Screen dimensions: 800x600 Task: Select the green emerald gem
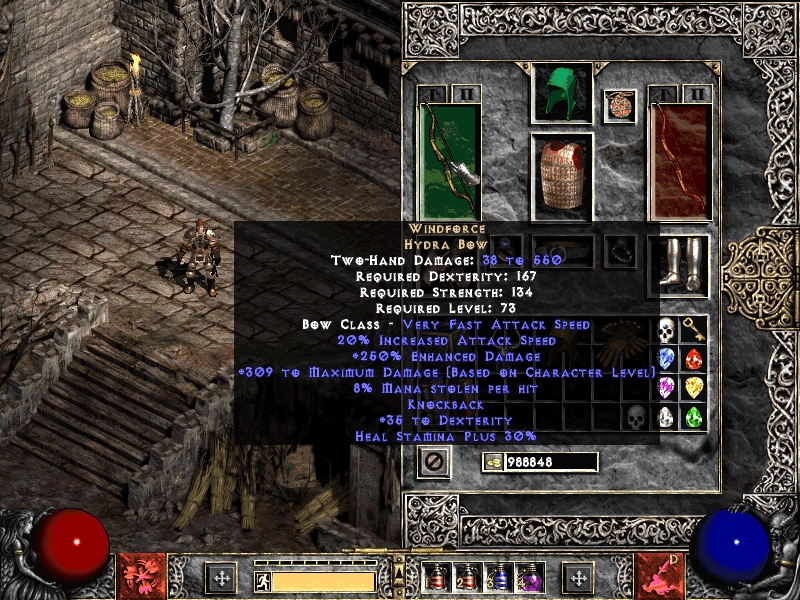point(694,418)
